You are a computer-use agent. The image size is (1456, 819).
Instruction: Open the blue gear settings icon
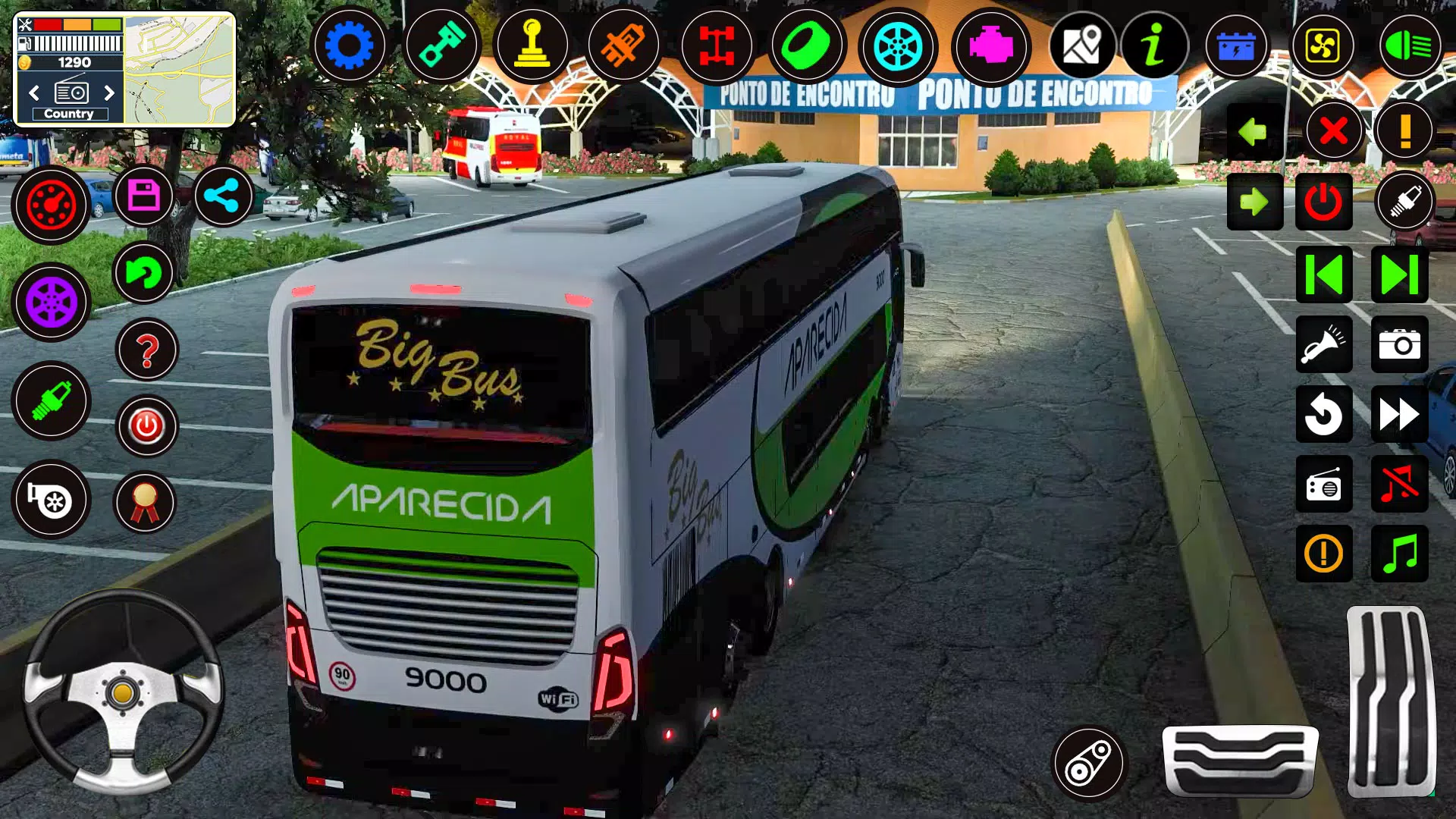(x=349, y=46)
